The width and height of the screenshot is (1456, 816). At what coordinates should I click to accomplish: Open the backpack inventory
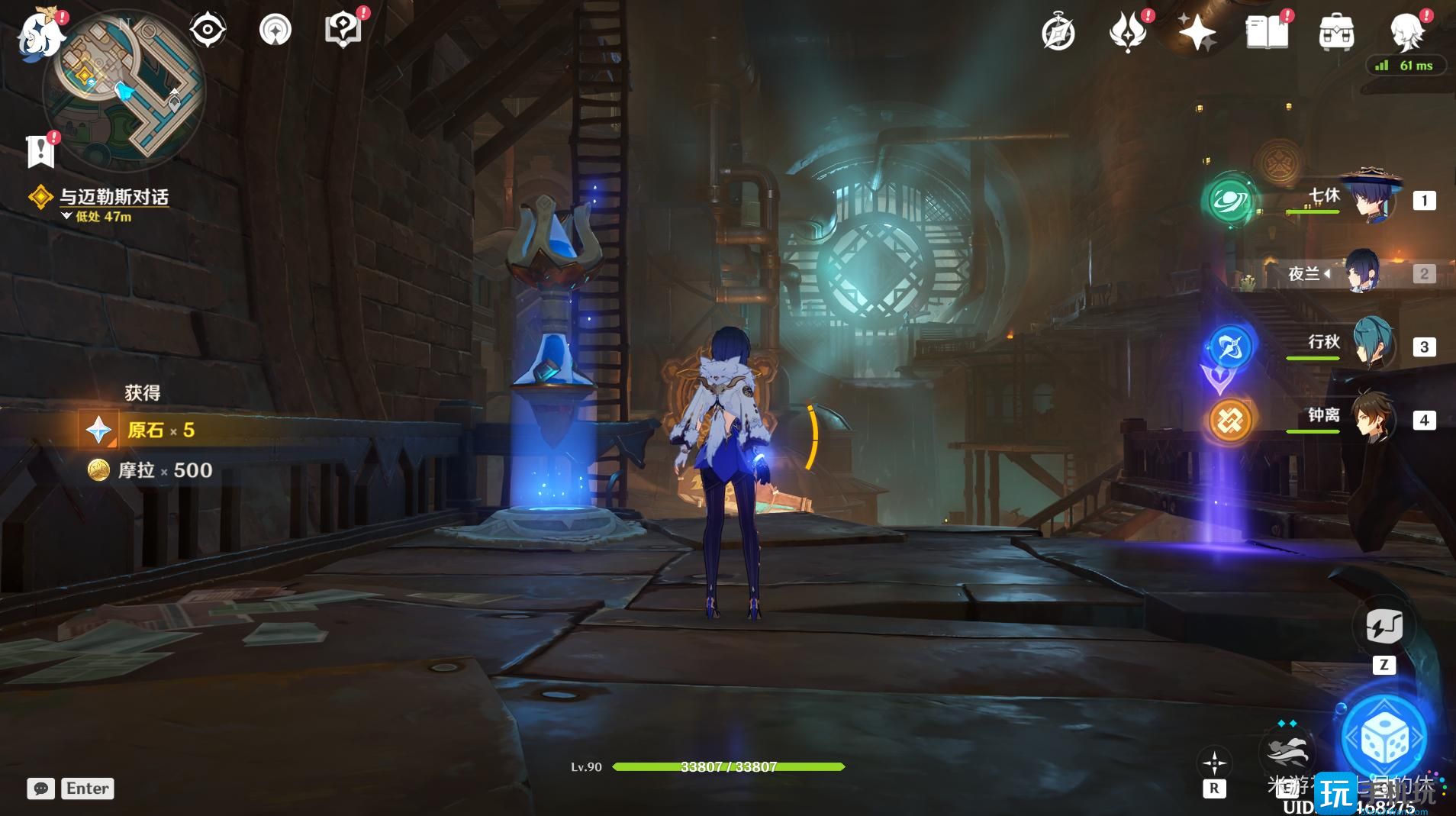point(1336,34)
